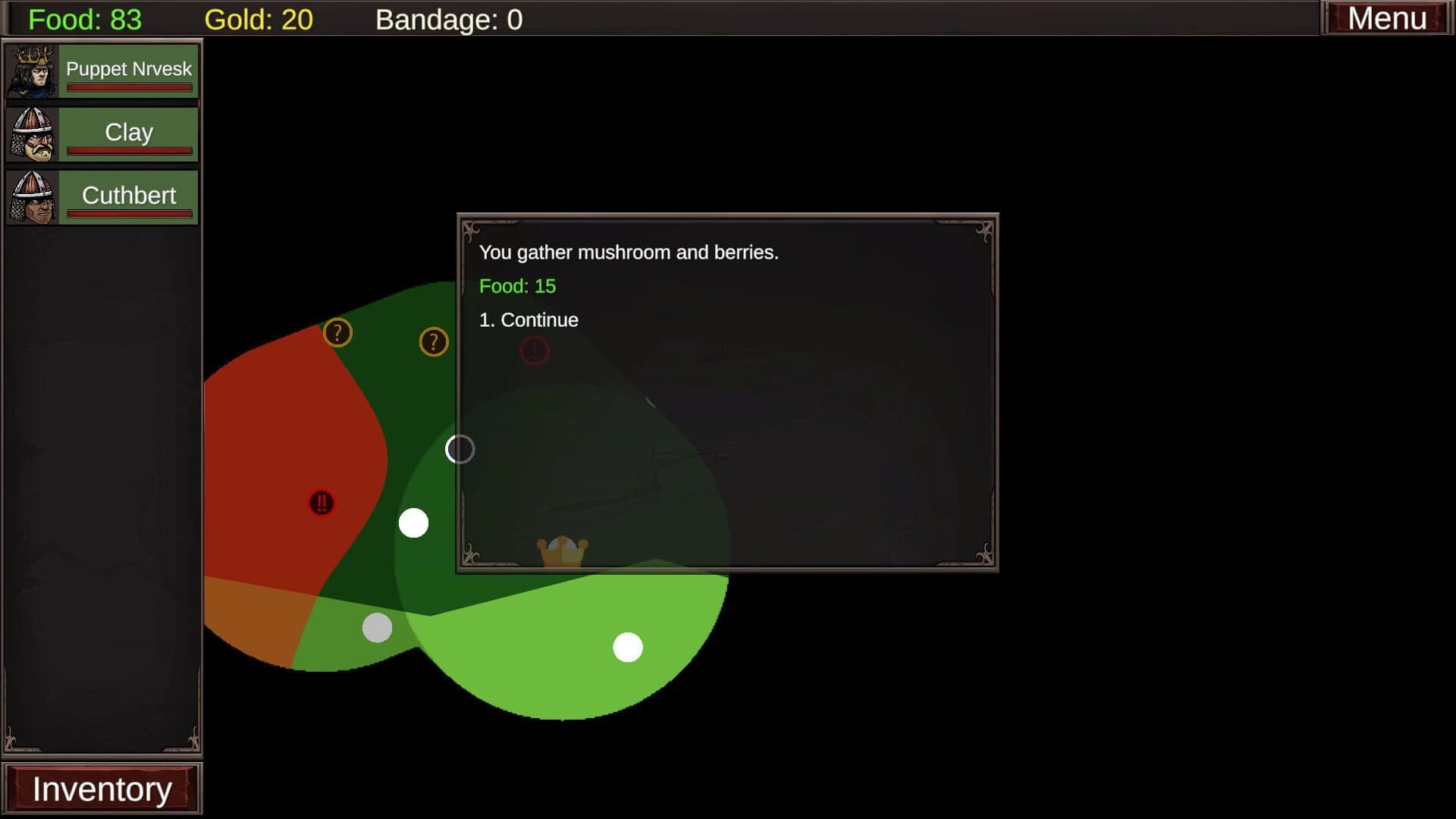Click the red exclamation marker near the dialog
Screen dimensions: 1456x819
point(535,350)
